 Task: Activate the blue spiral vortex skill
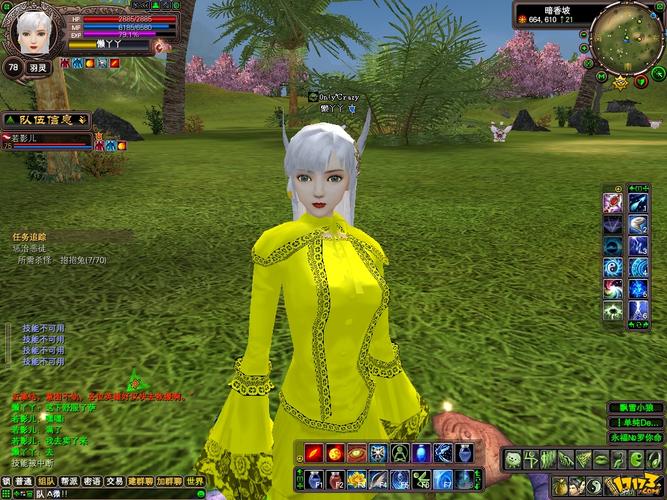[612, 268]
